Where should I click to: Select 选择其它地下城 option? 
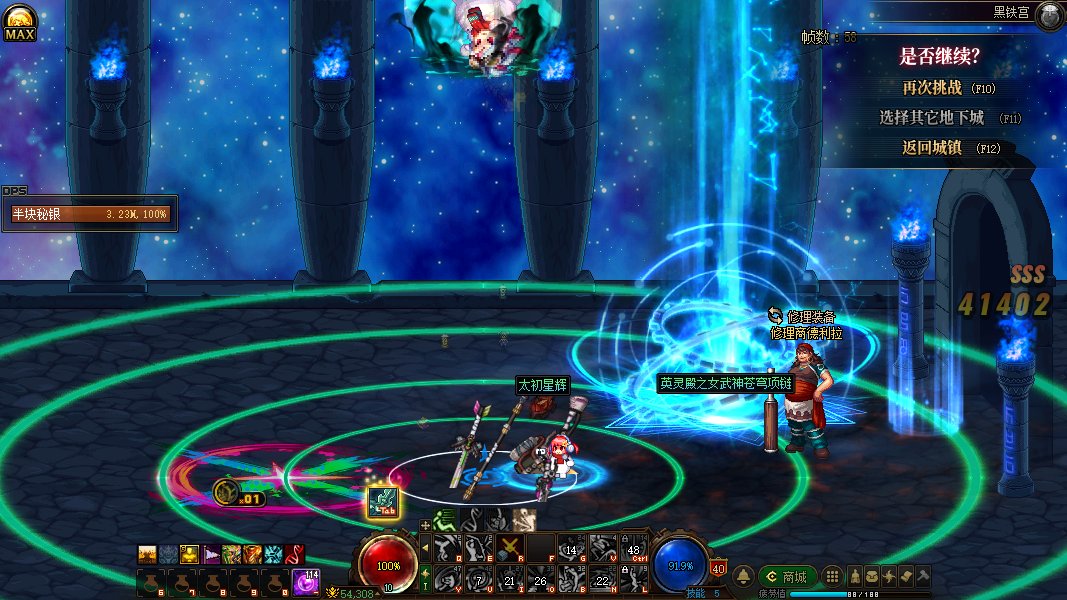point(932,118)
